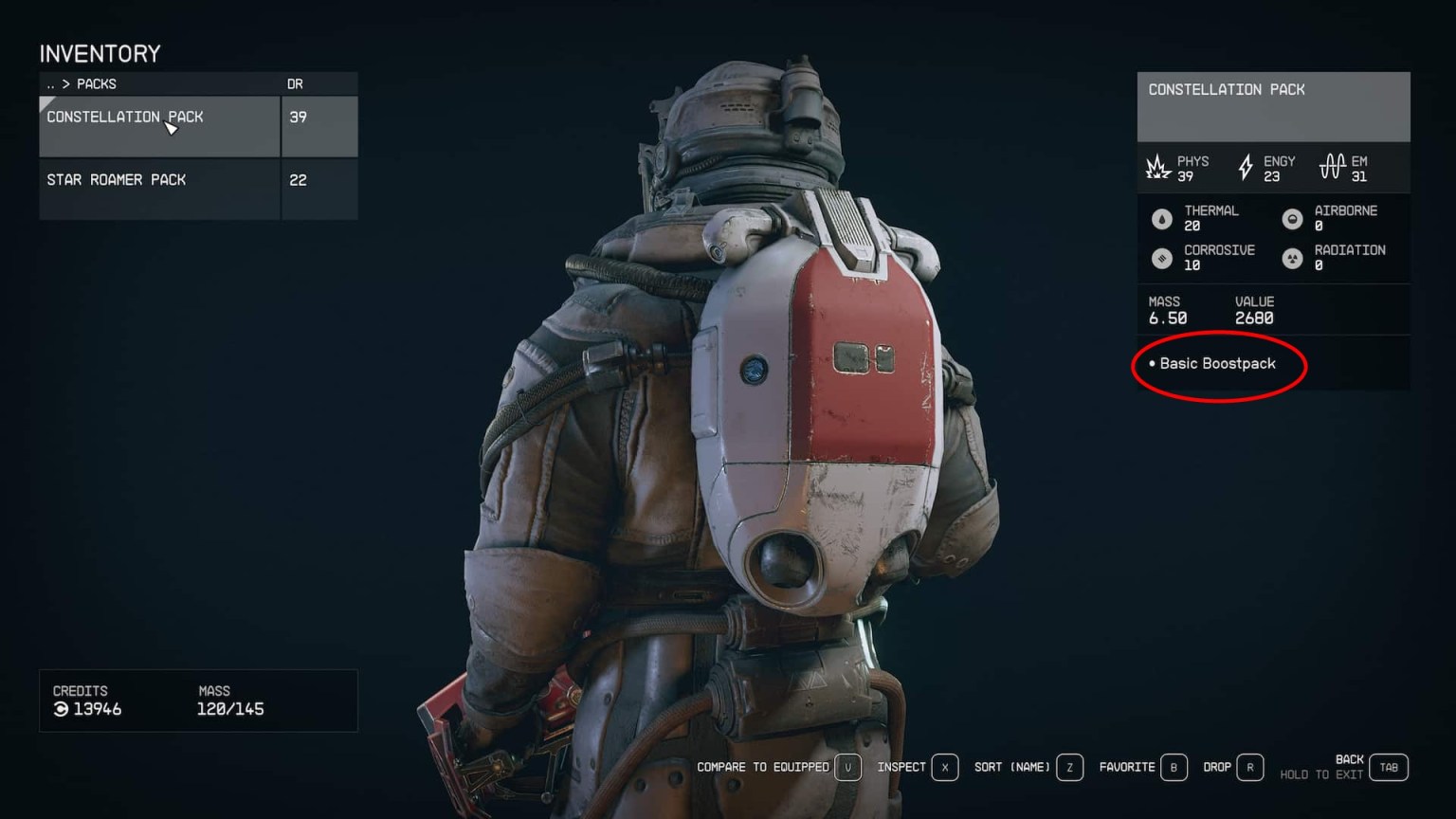Select the Star Roamer Pack entry
1456x819 pixels.
[x=117, y=179]
